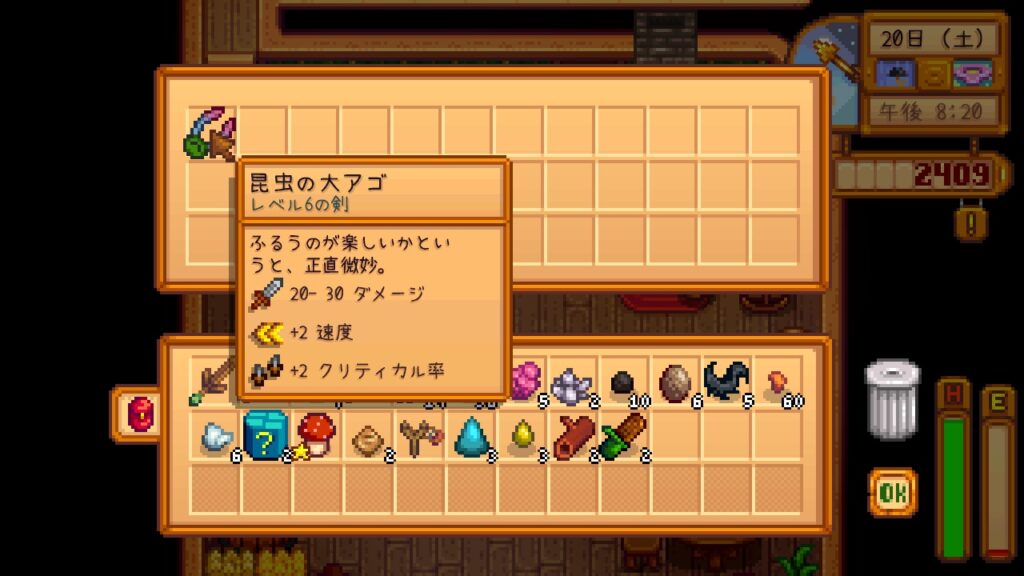Viewport: 1024px width, 576px height.
Task: Select the trash can
Action: (891, 399)
